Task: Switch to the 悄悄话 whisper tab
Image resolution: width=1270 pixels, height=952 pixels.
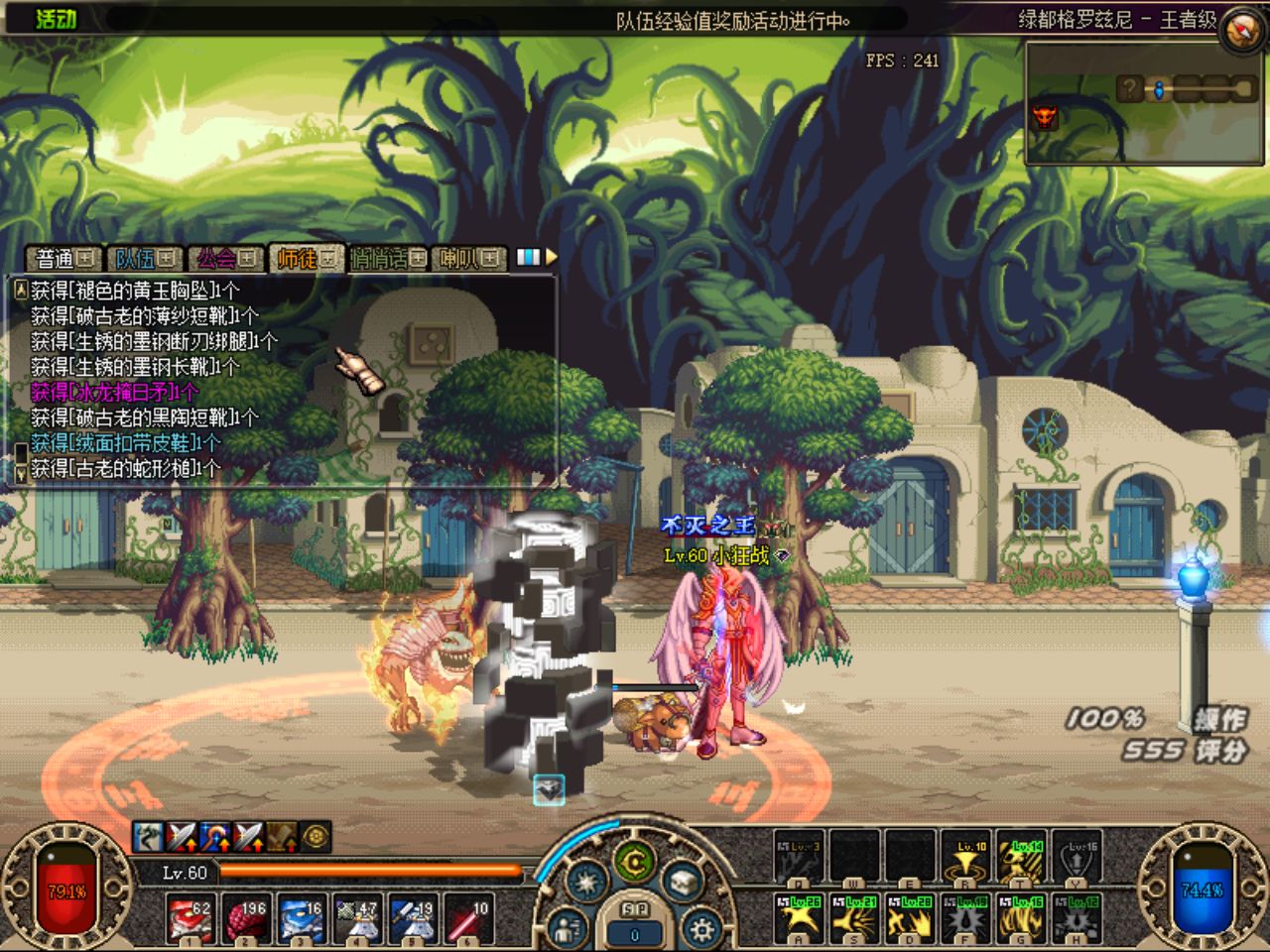Action: pyautogui.click(x=387, y=259)
